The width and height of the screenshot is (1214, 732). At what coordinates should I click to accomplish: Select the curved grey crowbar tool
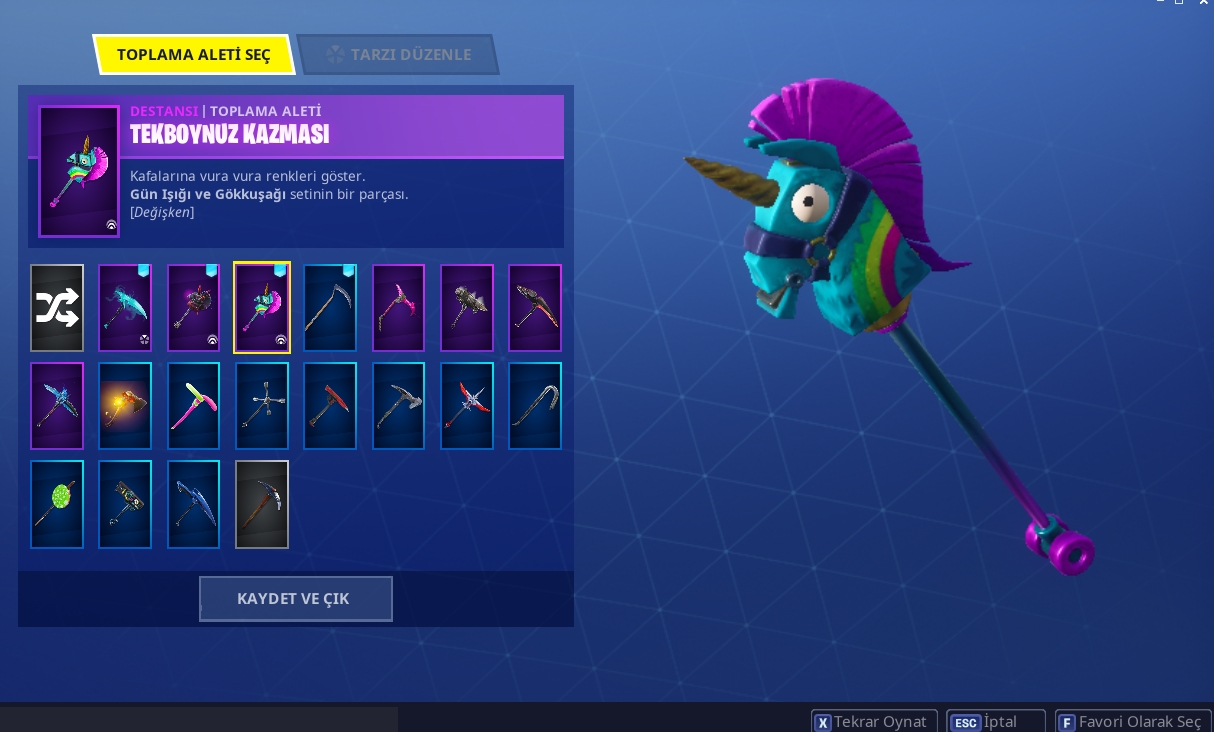coord(535,406)
